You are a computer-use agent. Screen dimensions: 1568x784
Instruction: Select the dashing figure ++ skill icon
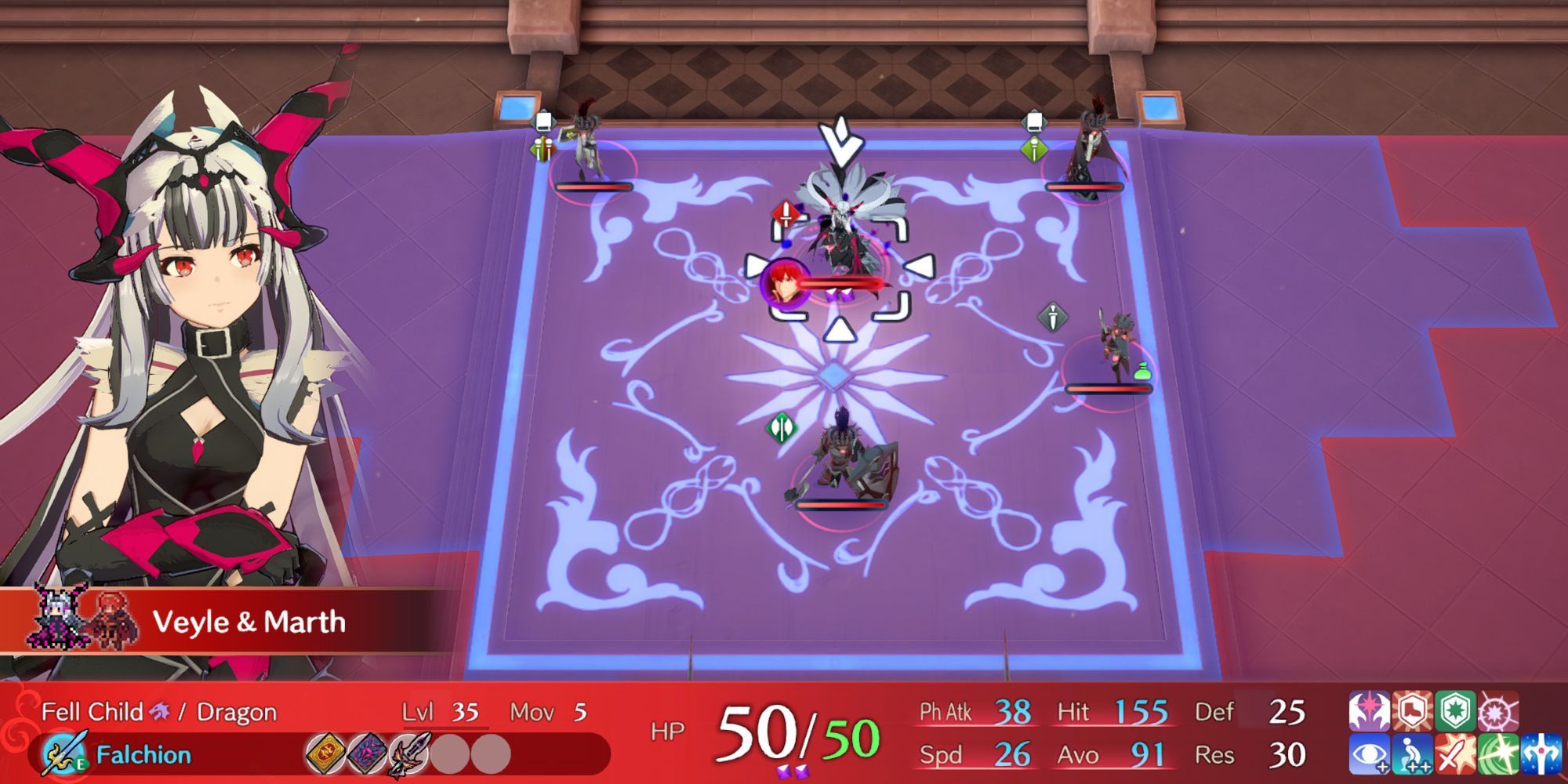pos(1412,755)
